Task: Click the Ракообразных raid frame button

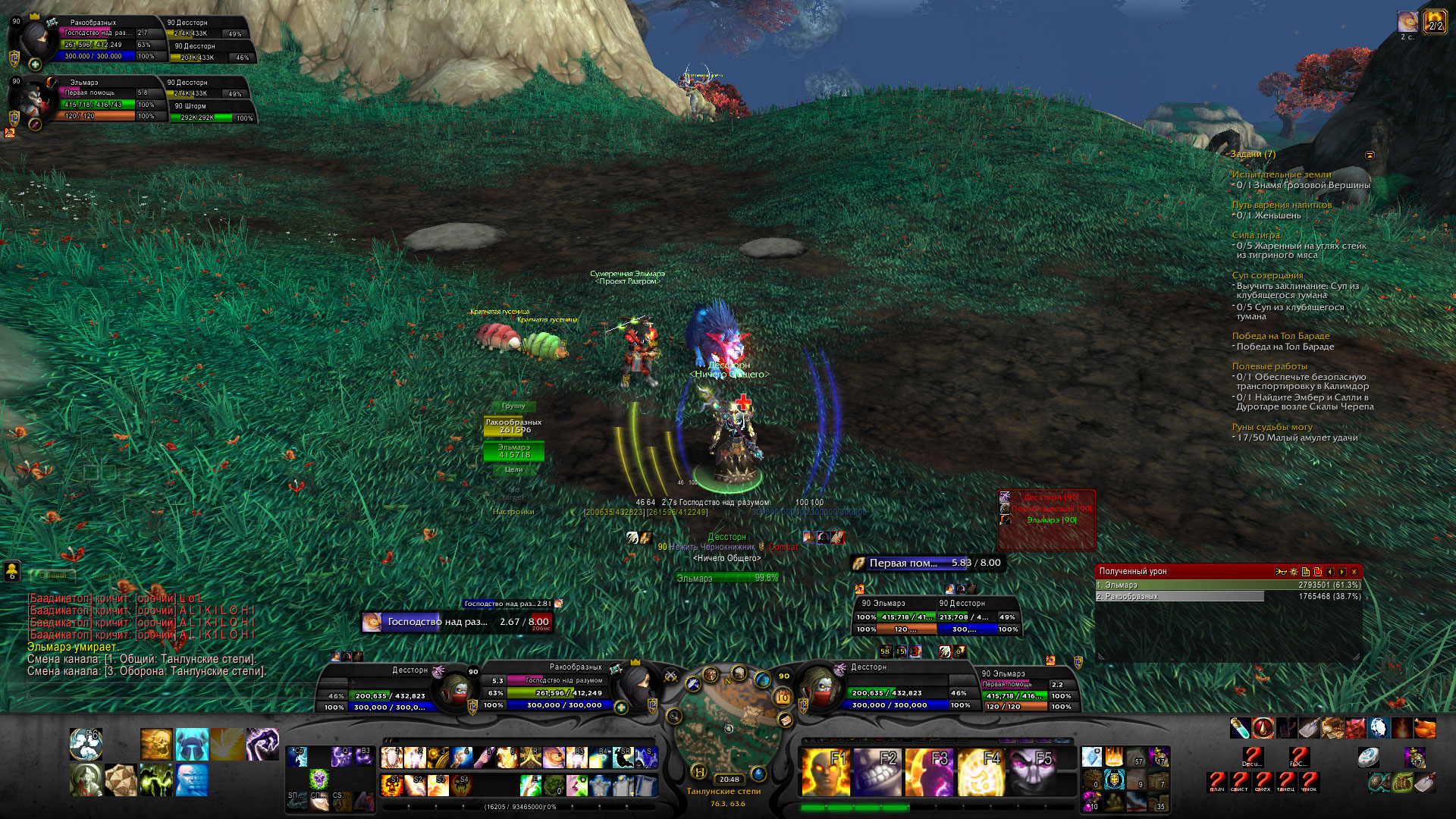Action: click(513, 426)
